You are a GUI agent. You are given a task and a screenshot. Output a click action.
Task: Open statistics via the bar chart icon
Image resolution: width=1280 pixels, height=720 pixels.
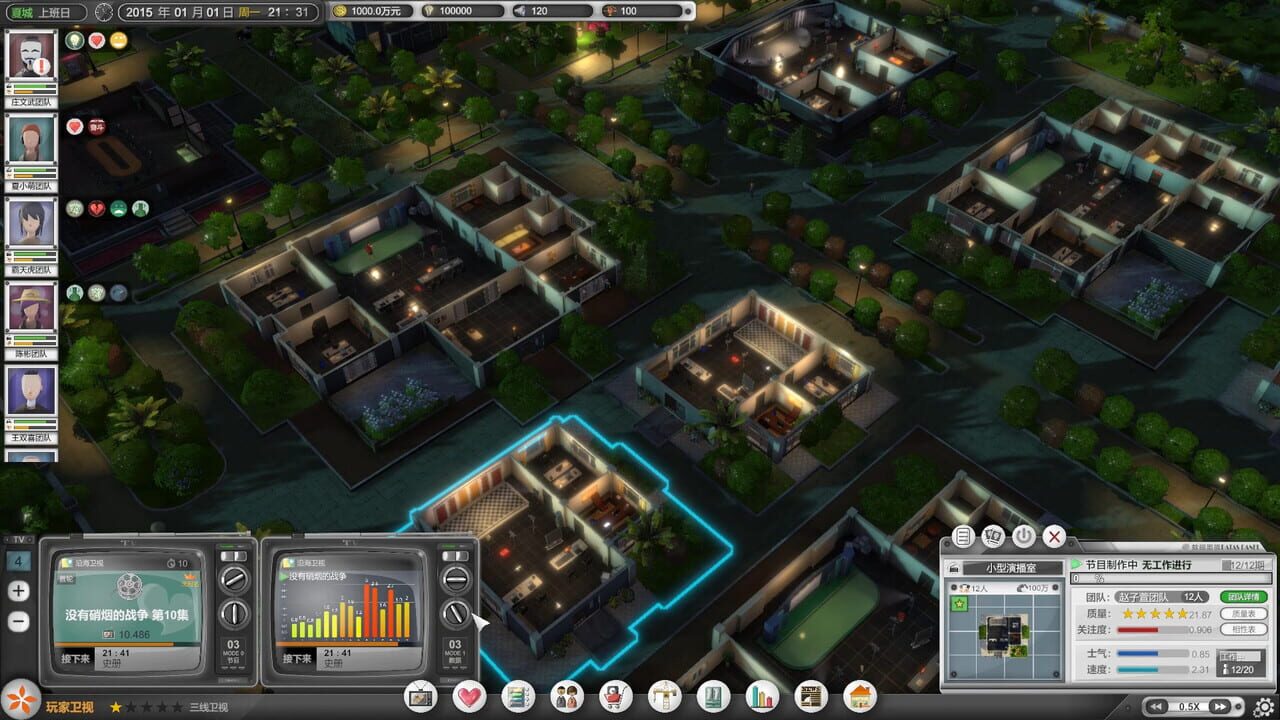pyautogui.click(x=760, y=698)
